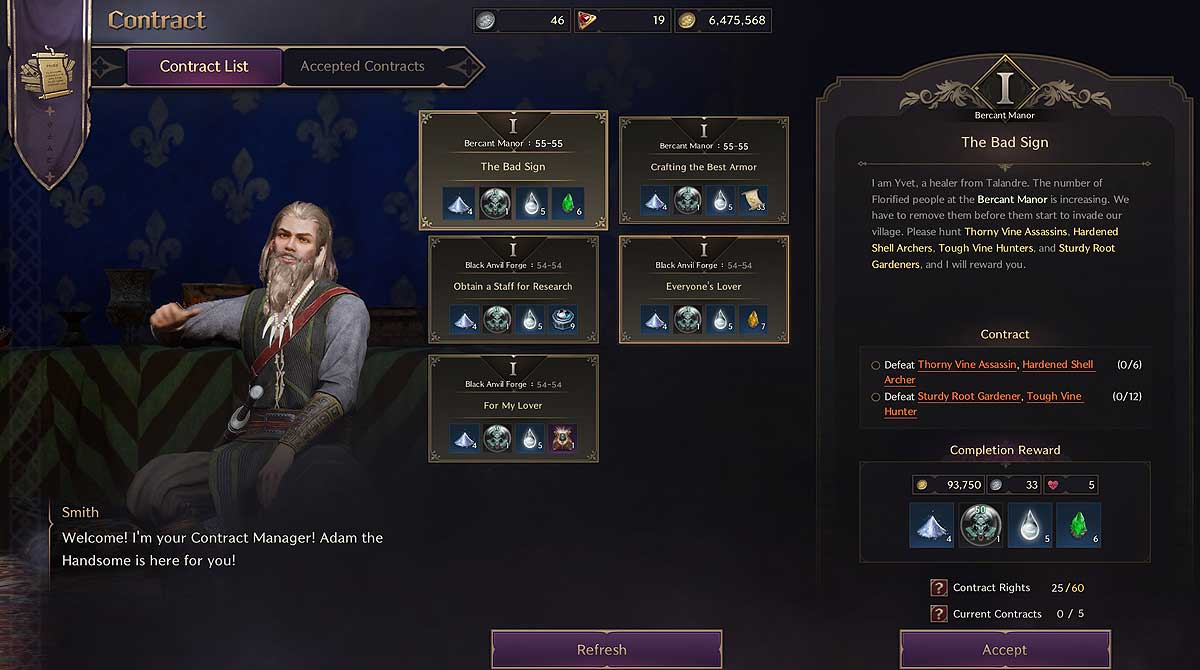Follow the Sturdy Root Gardener objective link

969,397
